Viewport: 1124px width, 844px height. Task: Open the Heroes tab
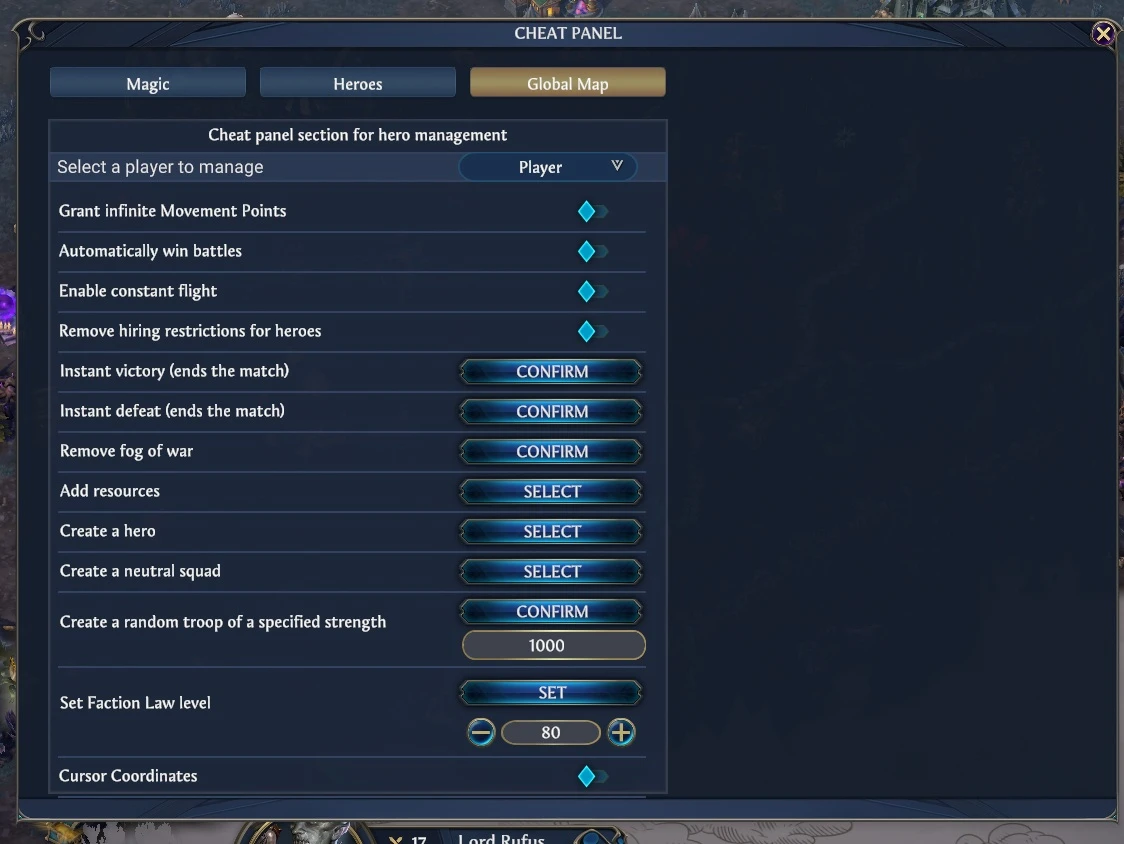click(x=358, y=83)
